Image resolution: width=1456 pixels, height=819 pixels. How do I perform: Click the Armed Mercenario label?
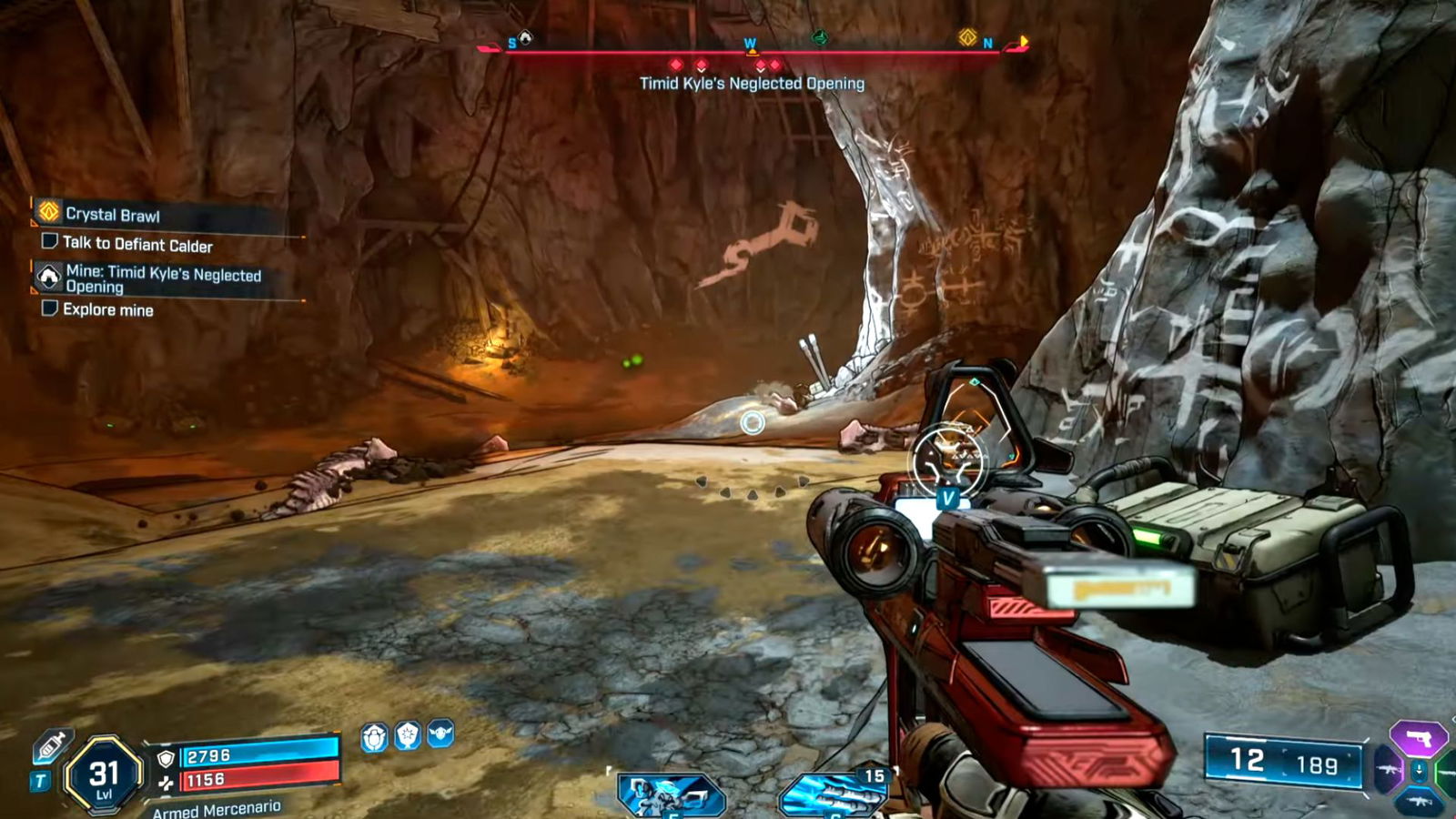coord(217,808)
